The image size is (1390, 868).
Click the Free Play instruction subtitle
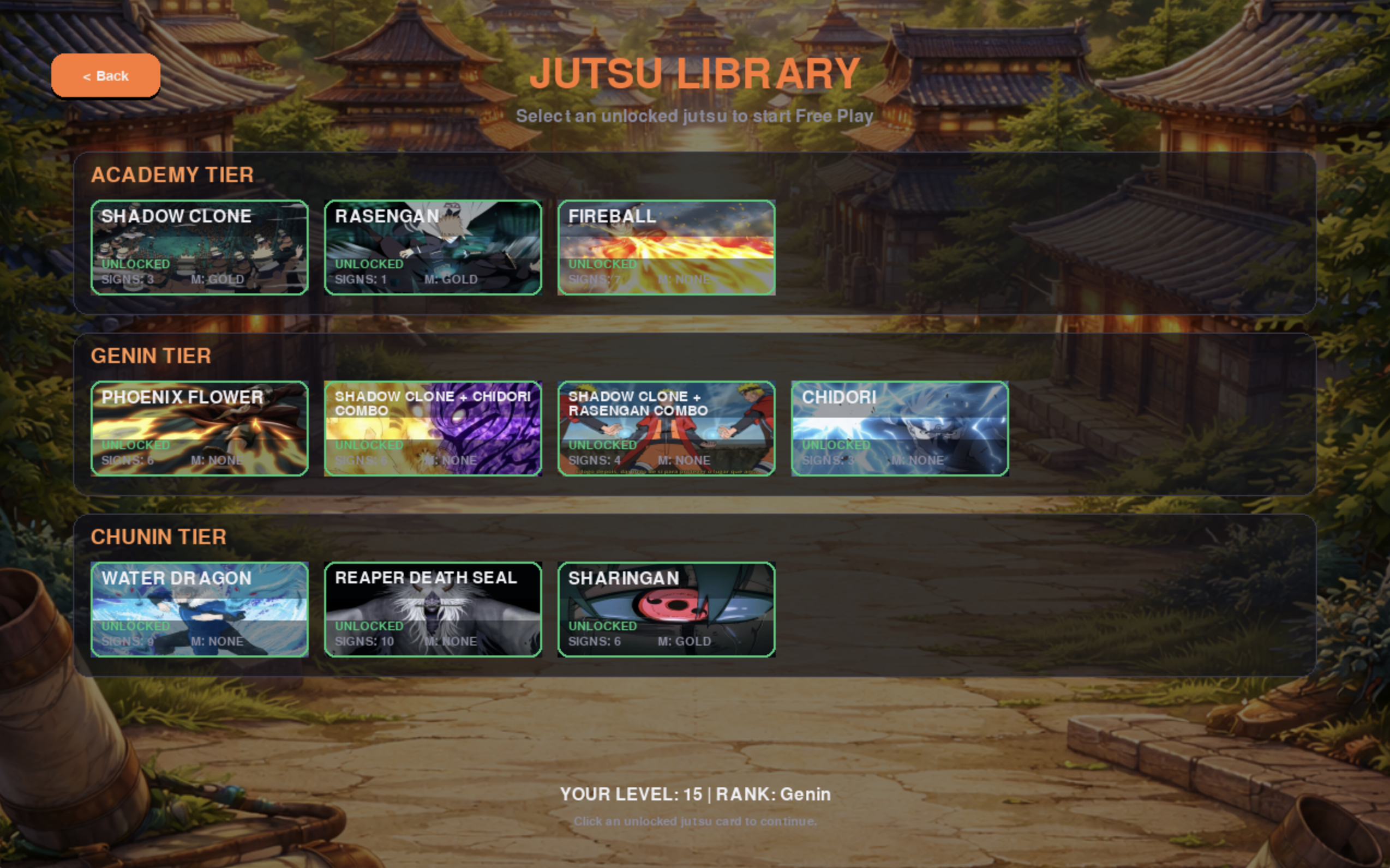tap(695, 116)
